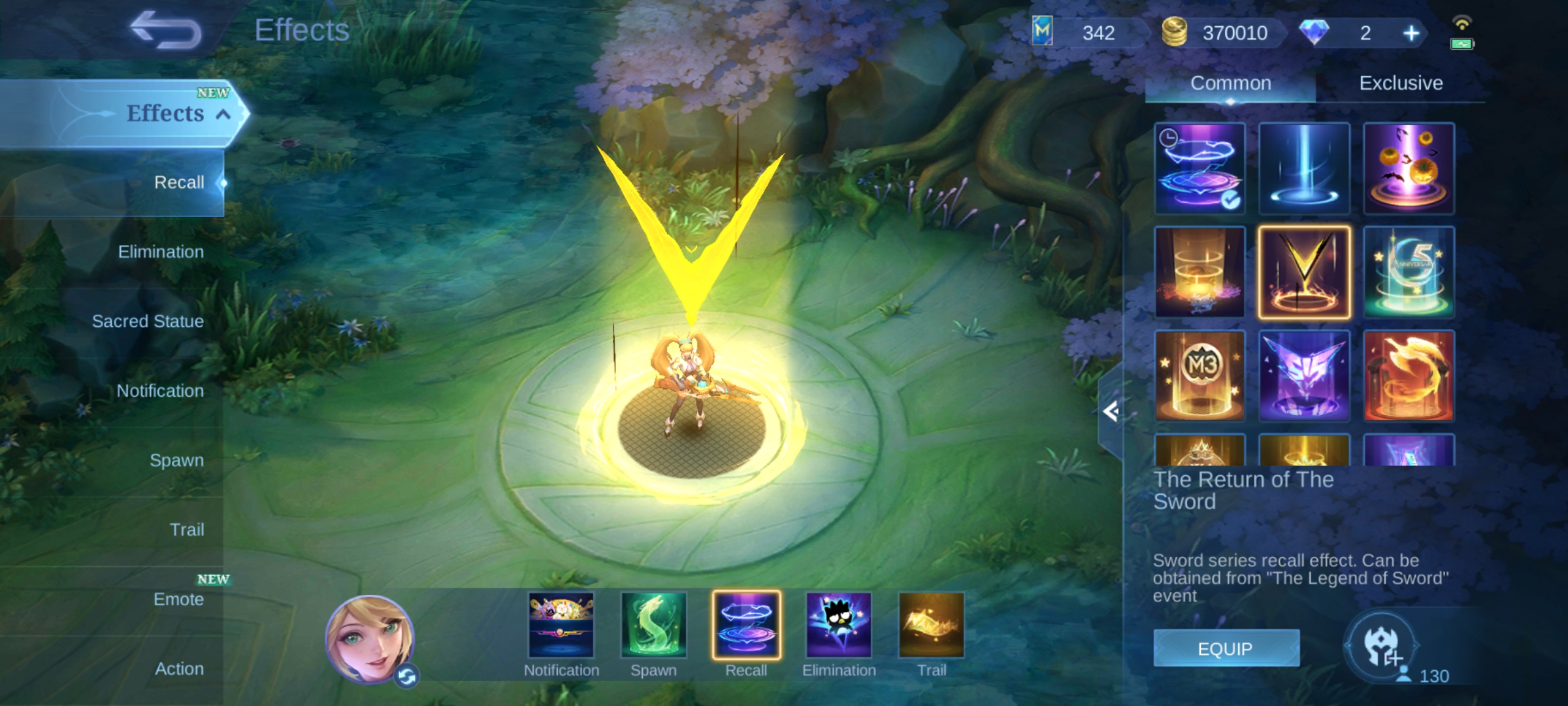This screenshot has height=706, width=1568.
Task: Open the Spawn effects list
Action: point(176,460)
